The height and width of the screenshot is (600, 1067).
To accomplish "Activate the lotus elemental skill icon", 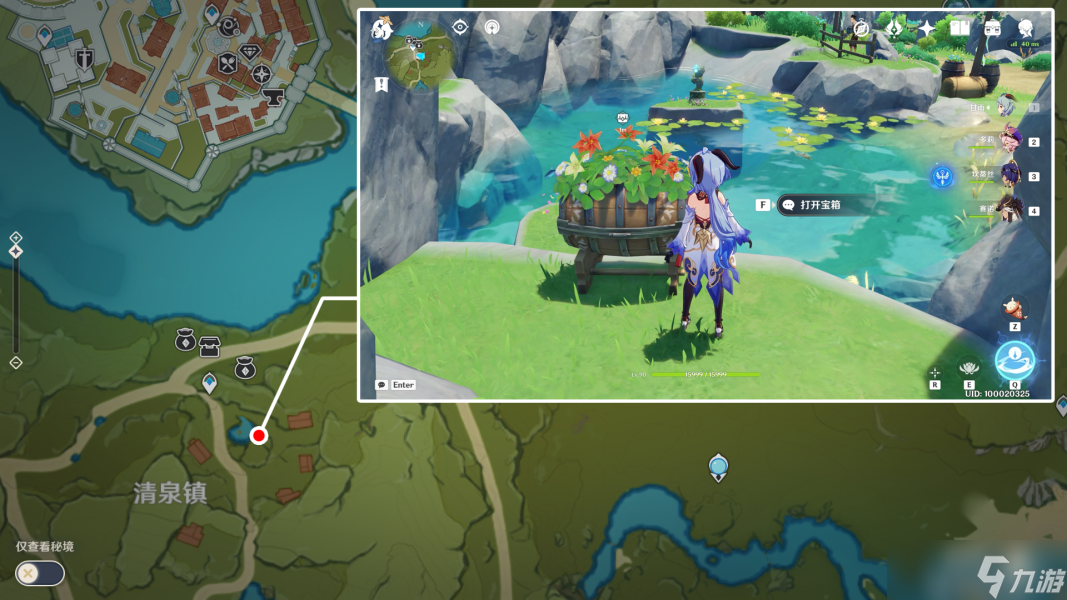I will [x=969, y=368].
